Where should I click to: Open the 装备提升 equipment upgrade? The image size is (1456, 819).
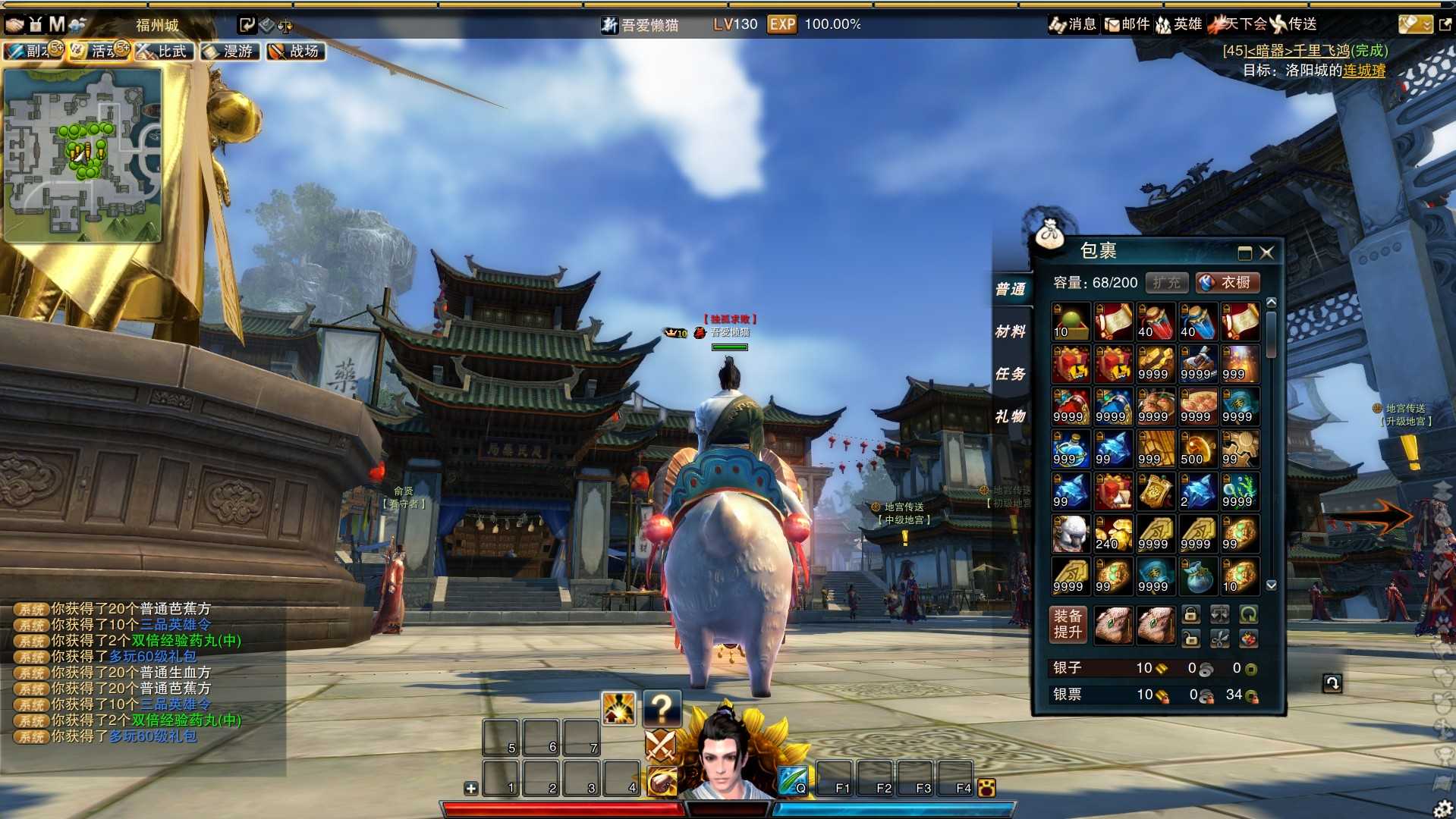[1068, 624]
